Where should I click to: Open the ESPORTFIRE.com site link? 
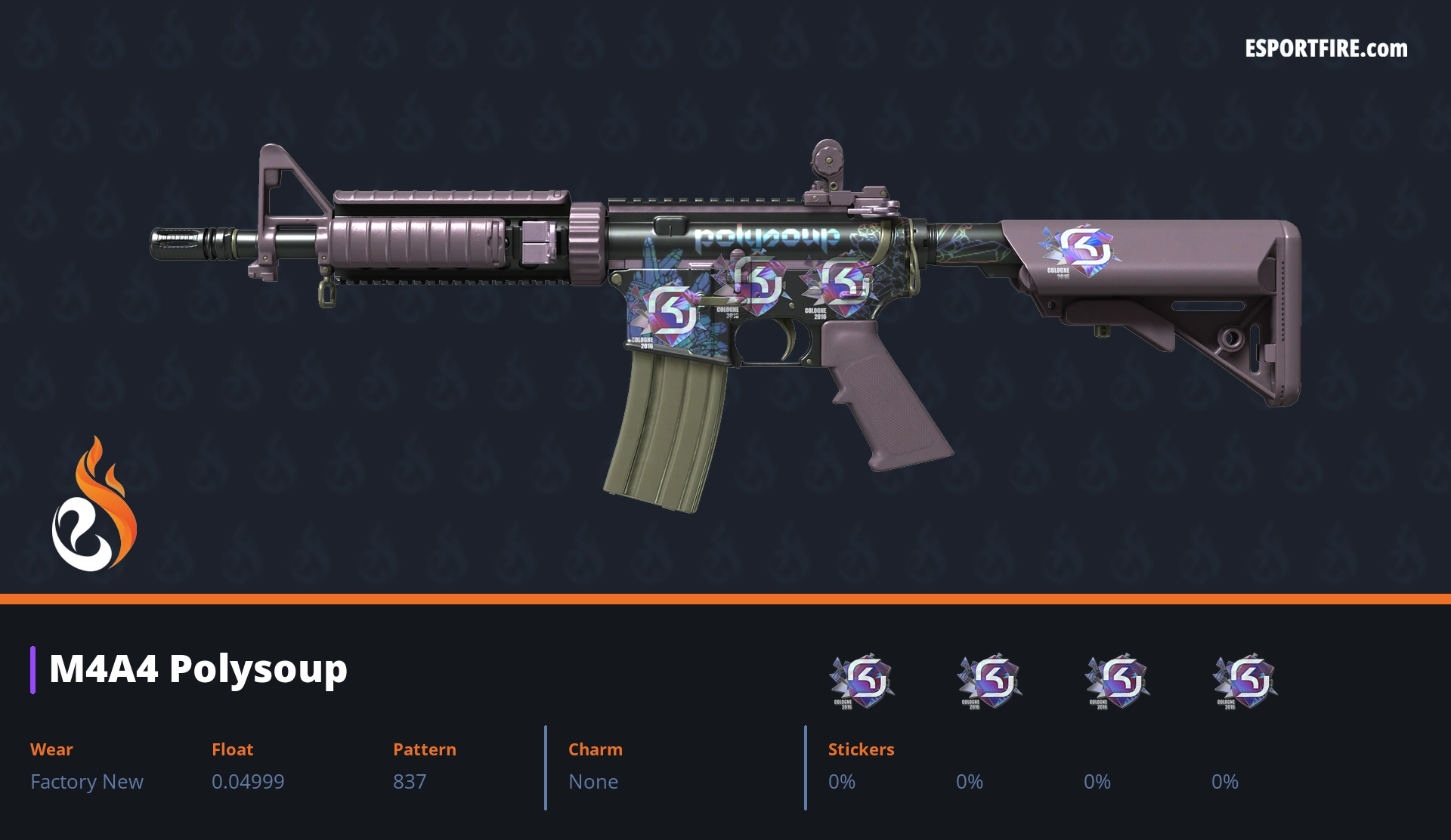pos(1326,49)
